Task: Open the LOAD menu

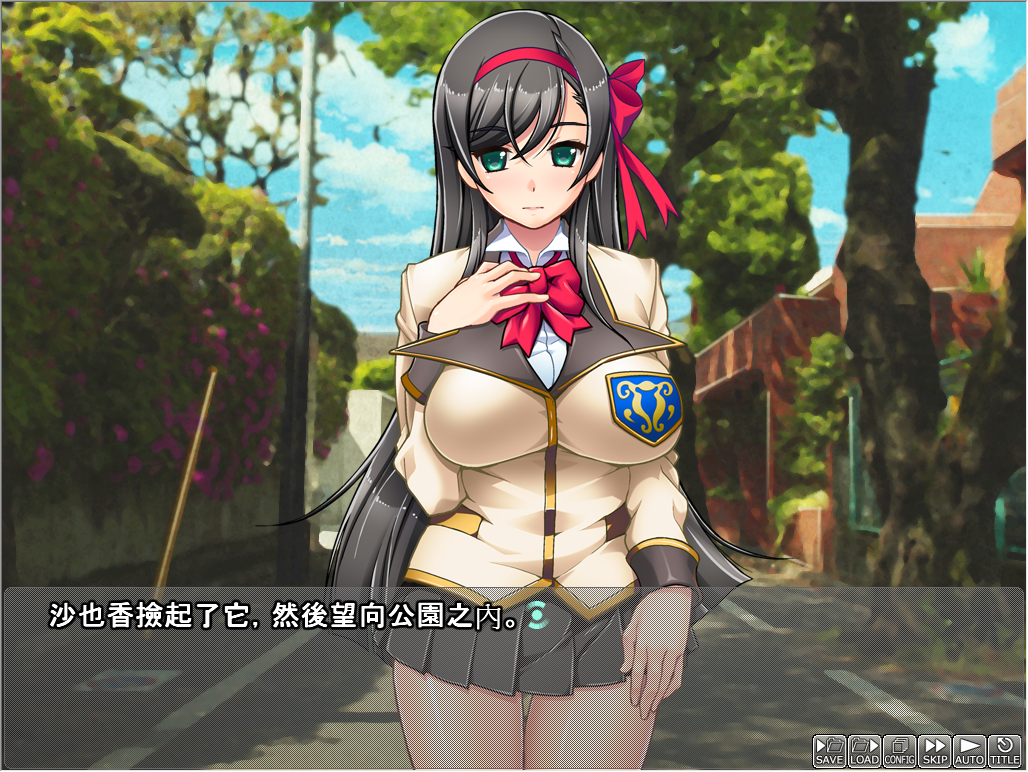Action: (x=864, y=751)
